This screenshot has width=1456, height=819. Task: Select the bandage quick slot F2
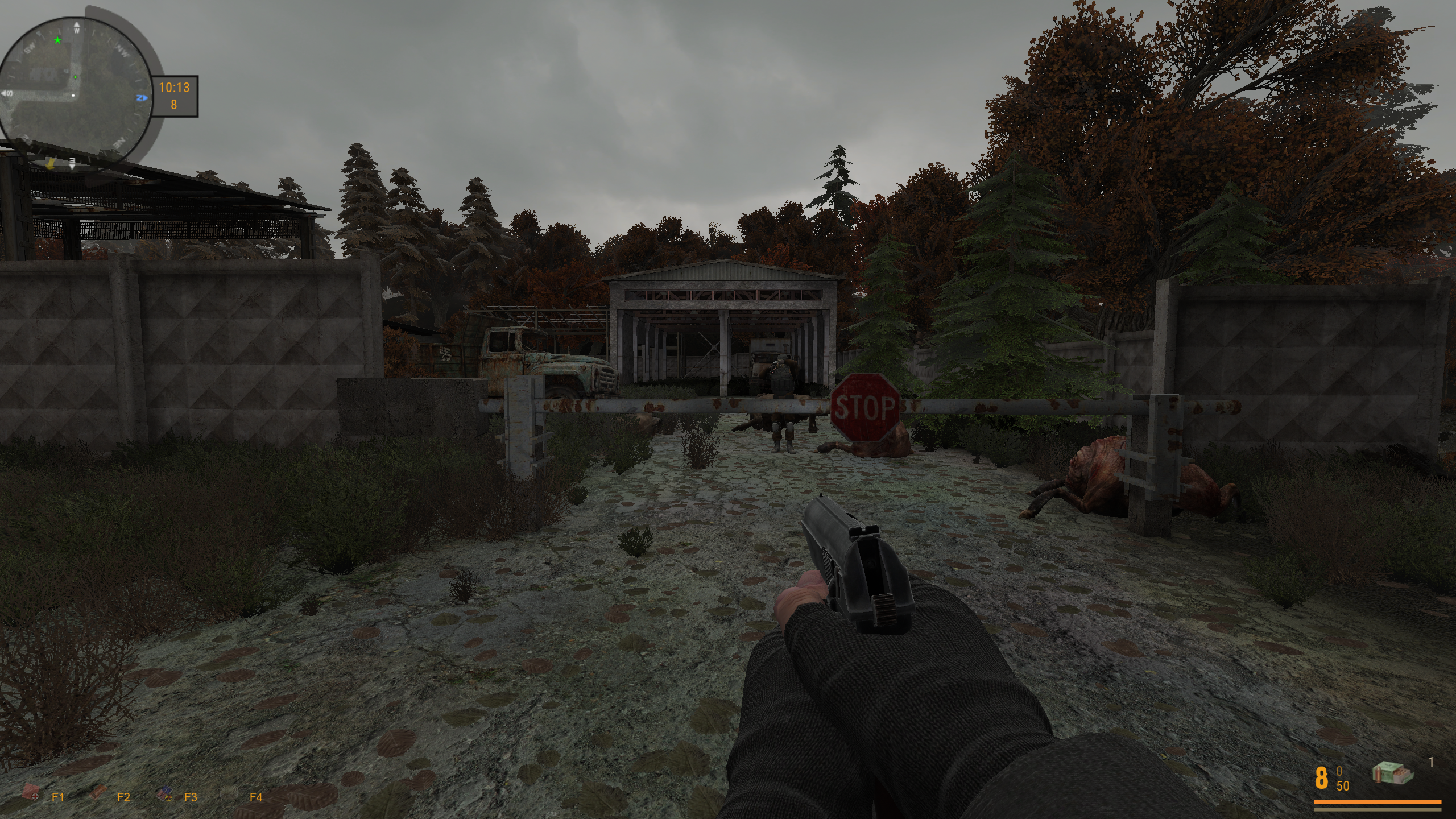click(99, 792)
